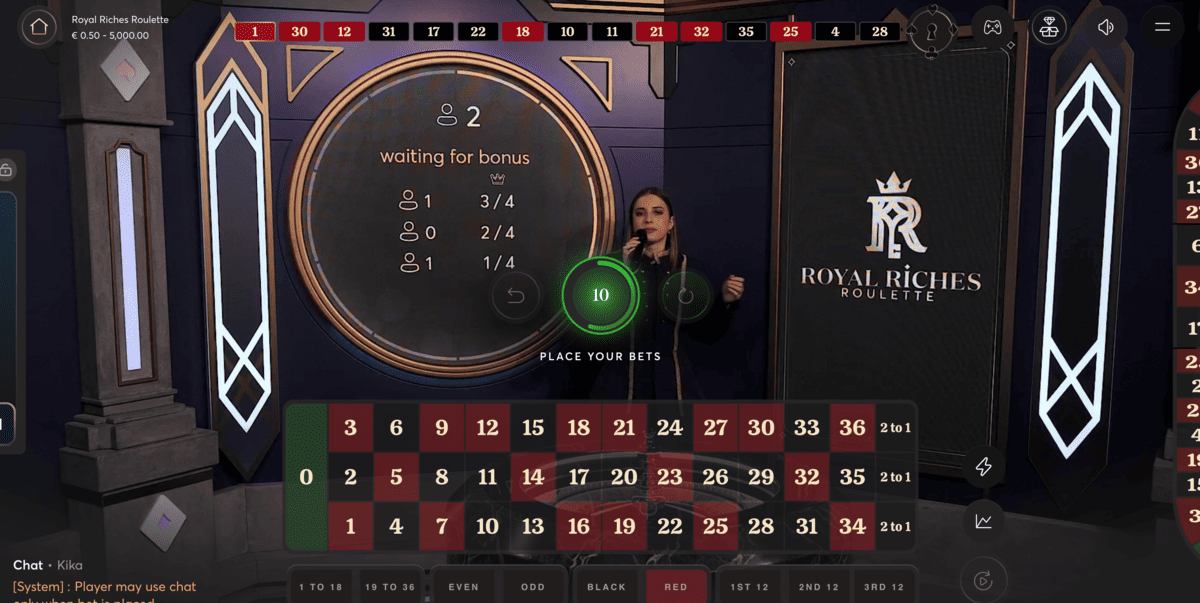Place a chip on black 24
The width and height of the screenshot is (1200, 603).
coord(670,428)
